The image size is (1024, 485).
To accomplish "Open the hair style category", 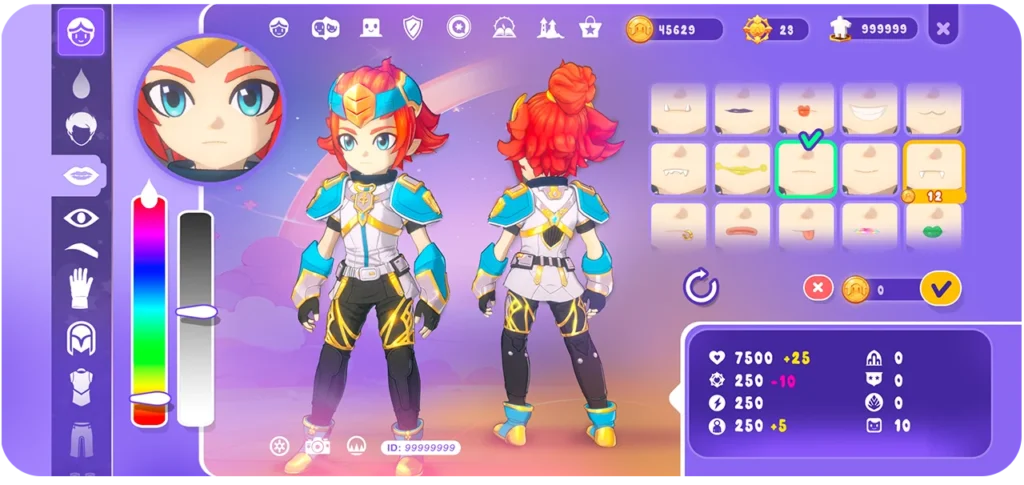I will pos(80,127).
